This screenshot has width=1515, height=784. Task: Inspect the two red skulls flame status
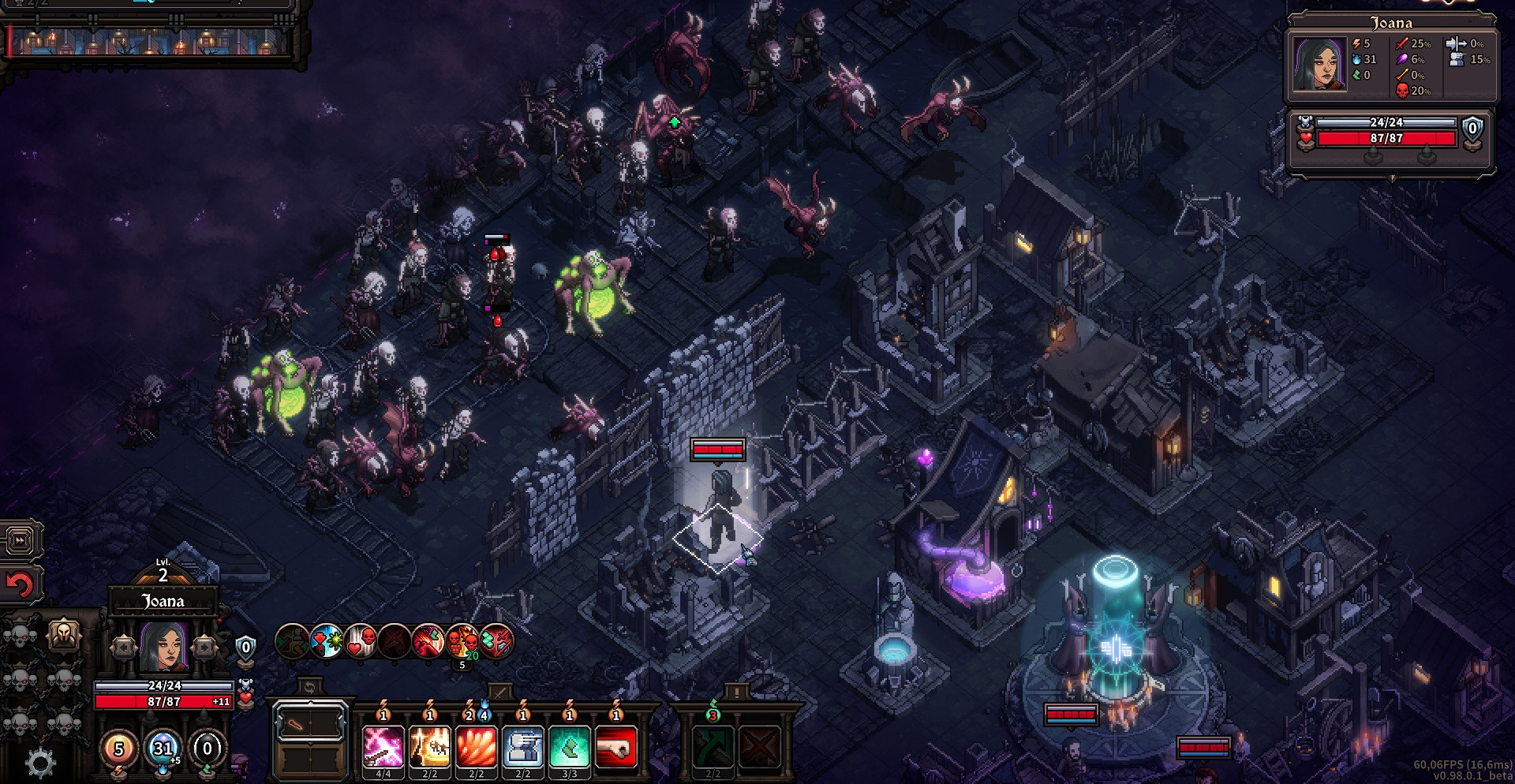pyautogui.click(x=462, y=641)
